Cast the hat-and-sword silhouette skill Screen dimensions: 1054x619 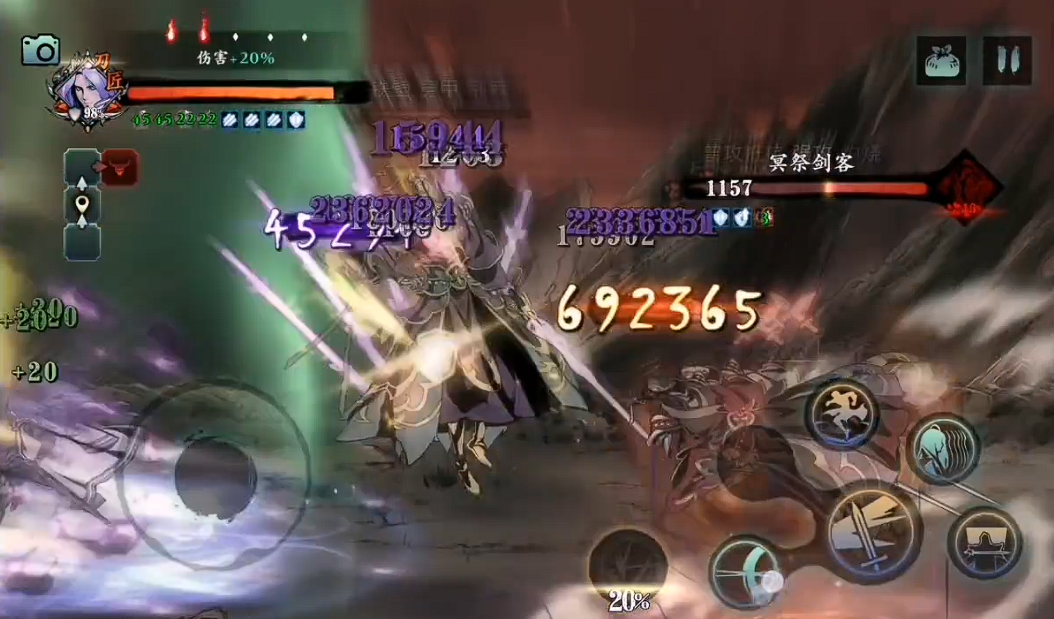coord(984,542)
